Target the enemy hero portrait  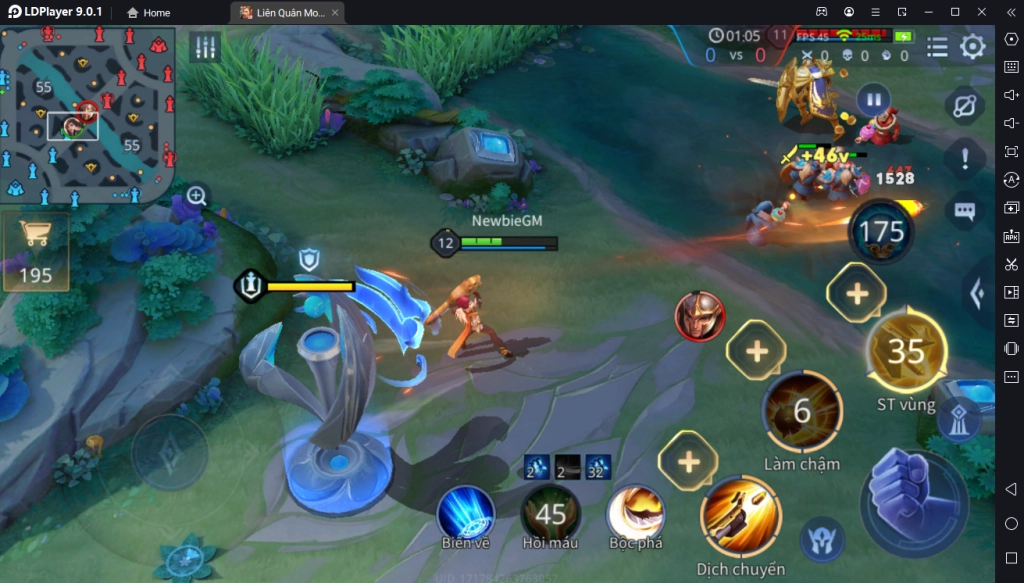699,316
